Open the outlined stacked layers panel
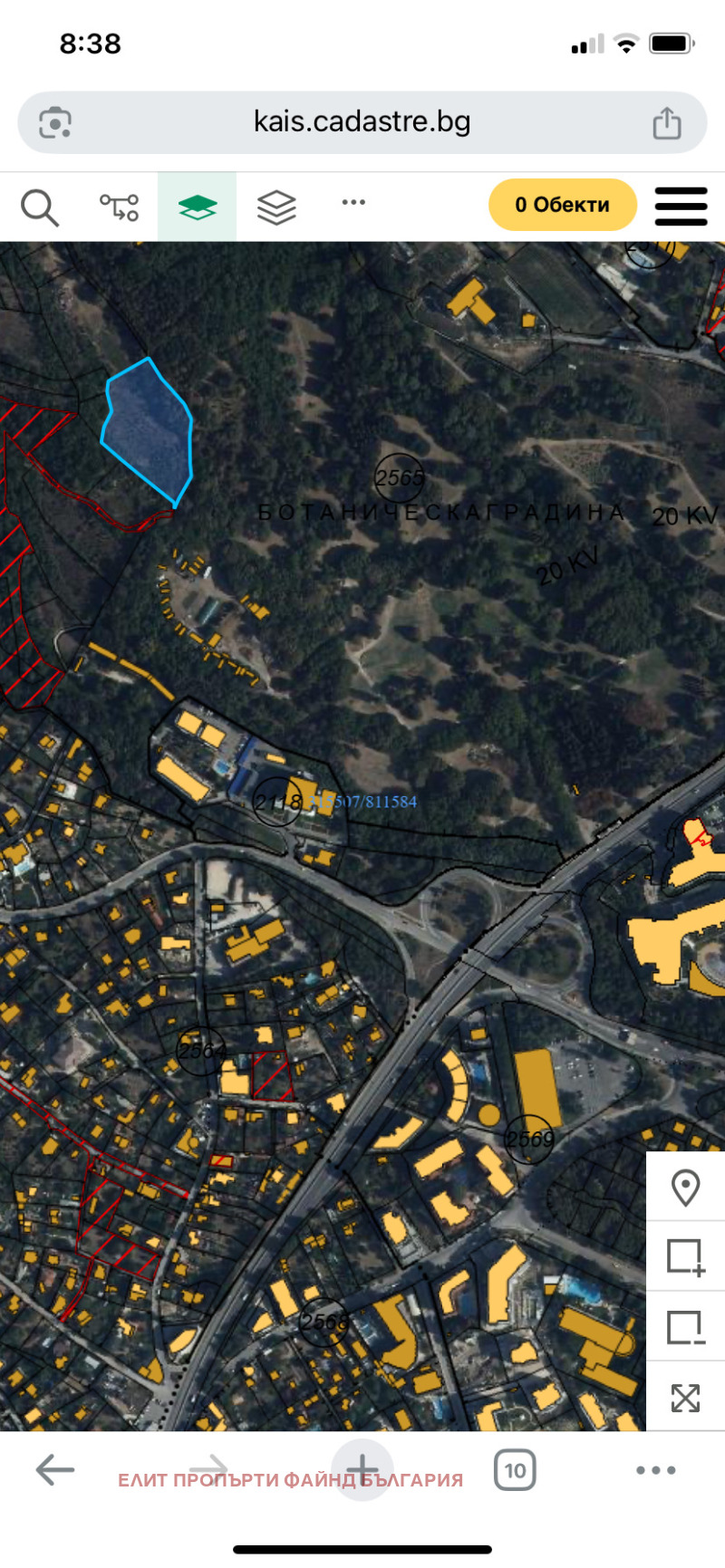Image resolution: width=725 pixels, height=1568 pixels. click(x=276, y=207)
